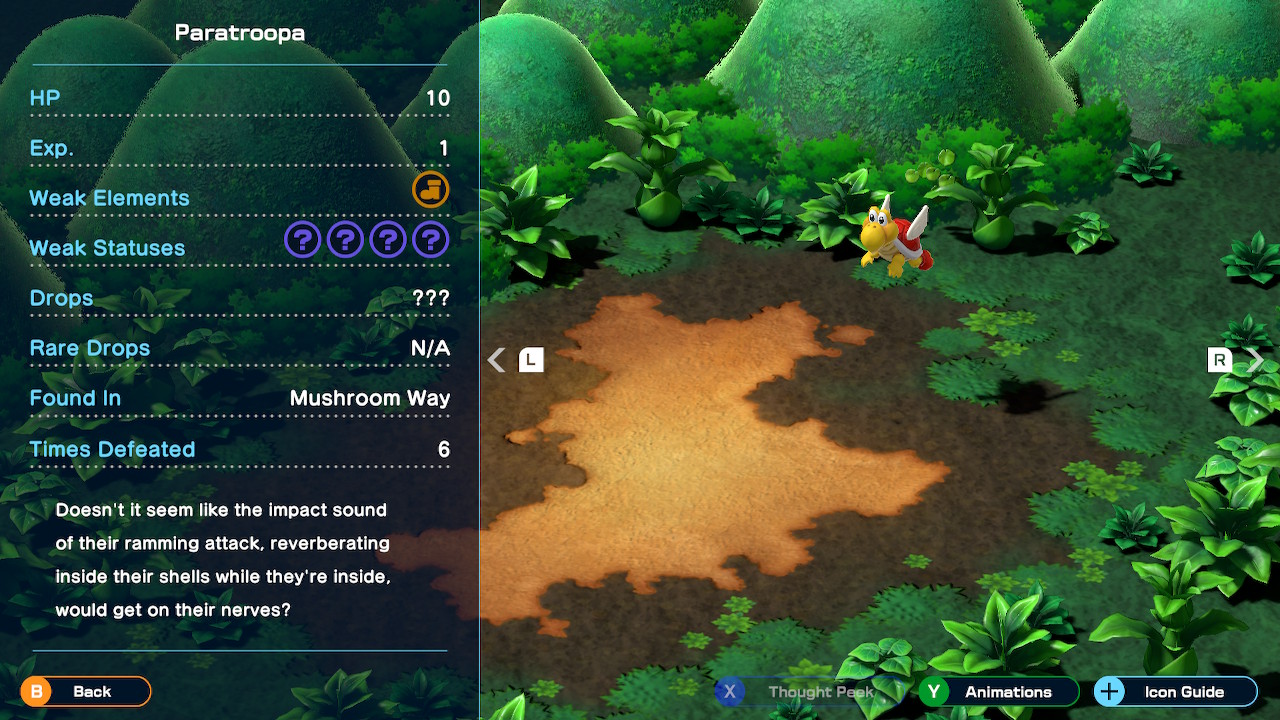Go back using the Back button
The width and height of the screenshot is (1280, 720).
86,691
